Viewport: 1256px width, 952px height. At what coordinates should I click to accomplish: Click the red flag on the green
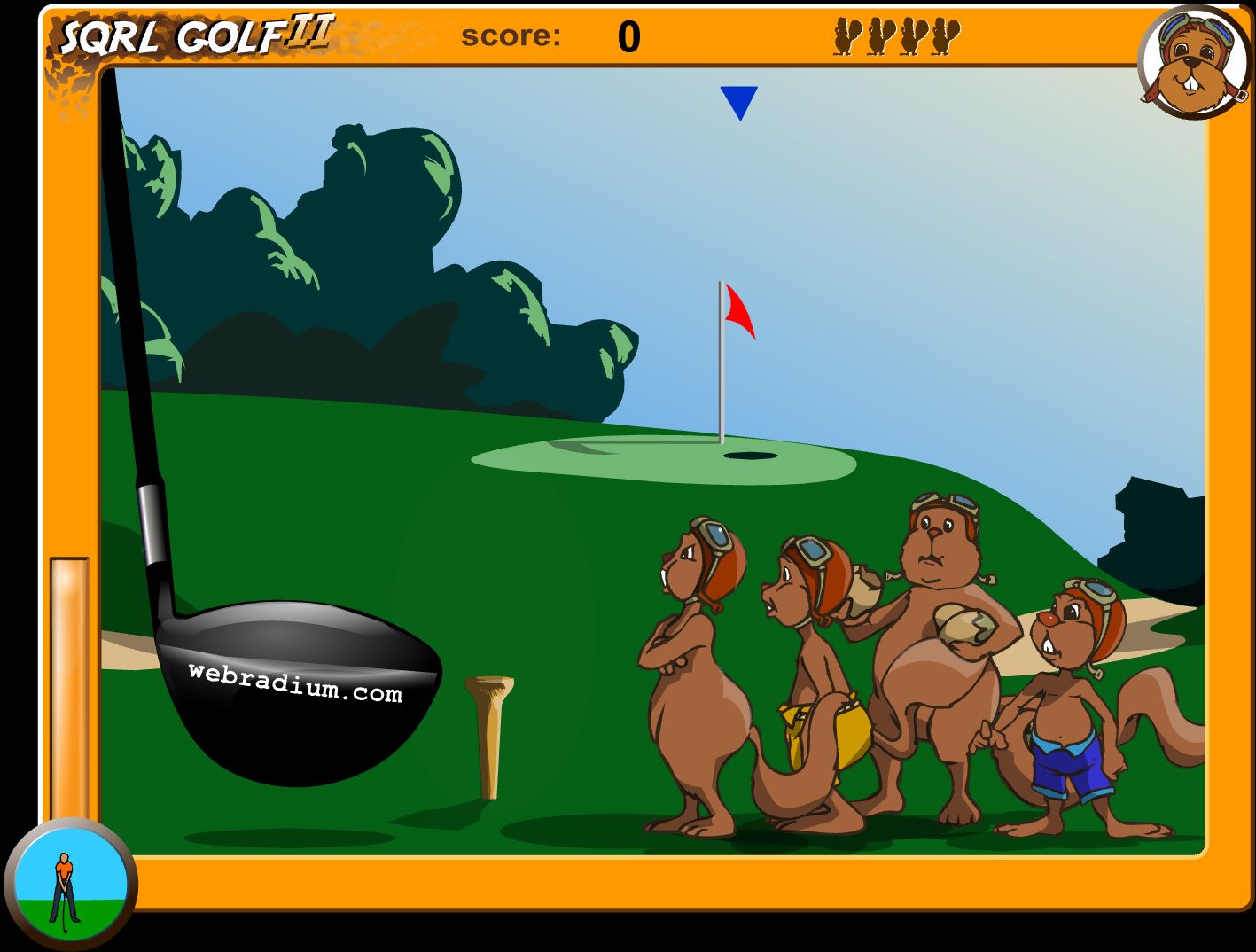[738, 310]
